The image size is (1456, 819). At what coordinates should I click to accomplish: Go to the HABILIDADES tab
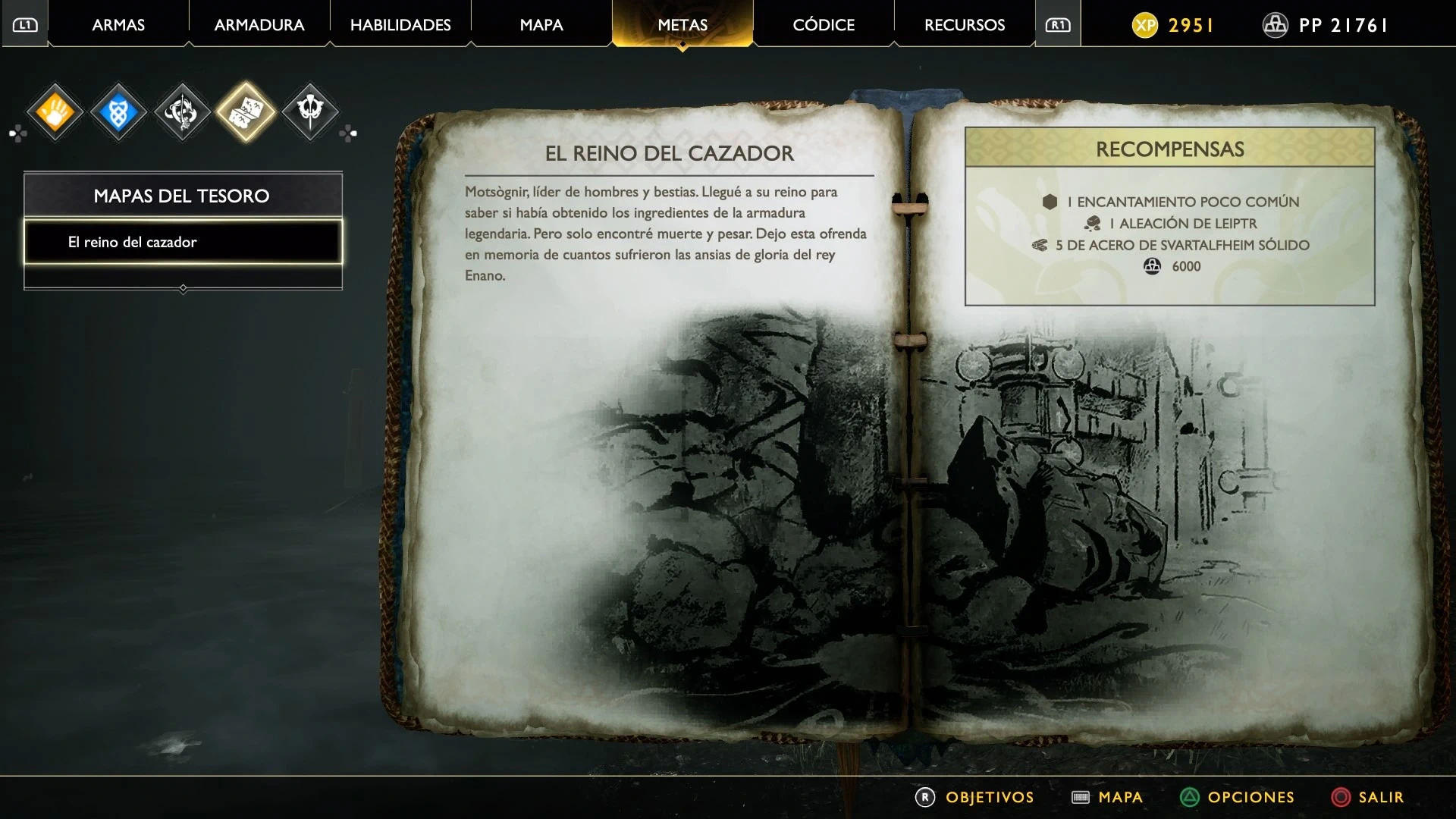tap(400, 25)
